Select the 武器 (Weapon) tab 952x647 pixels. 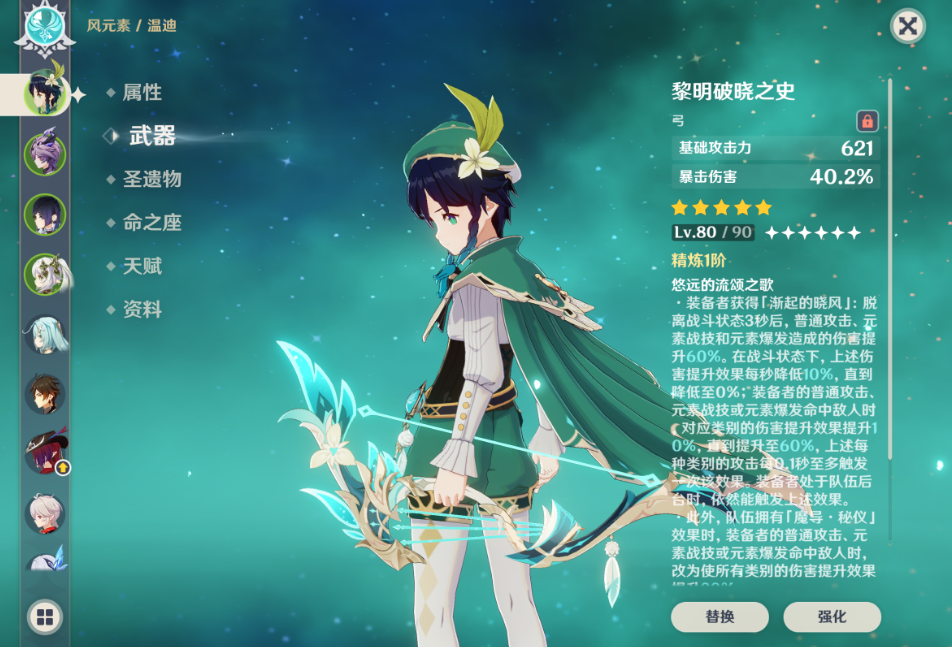pos(152,136)
